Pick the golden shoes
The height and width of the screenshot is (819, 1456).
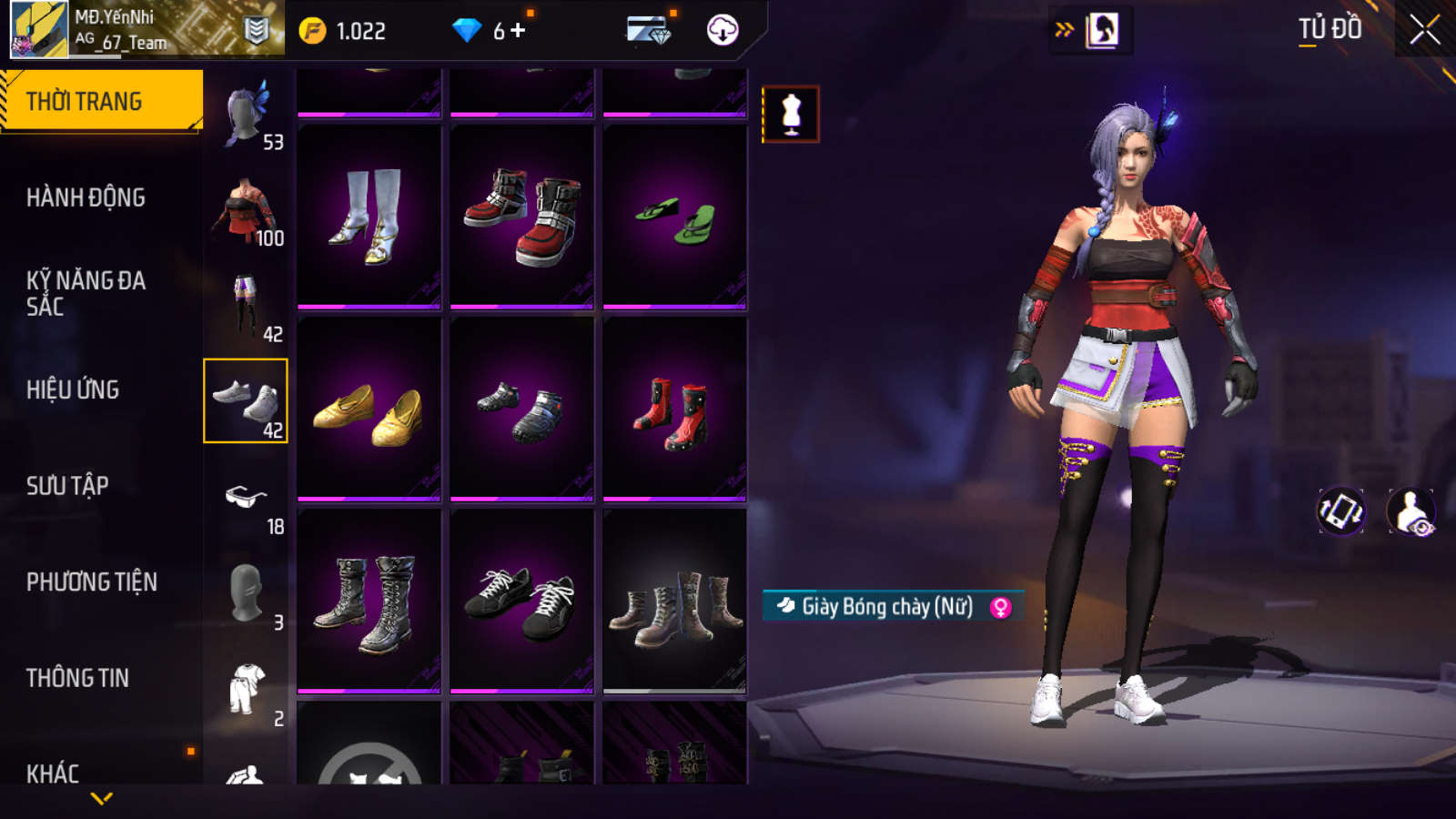(369, 409)
